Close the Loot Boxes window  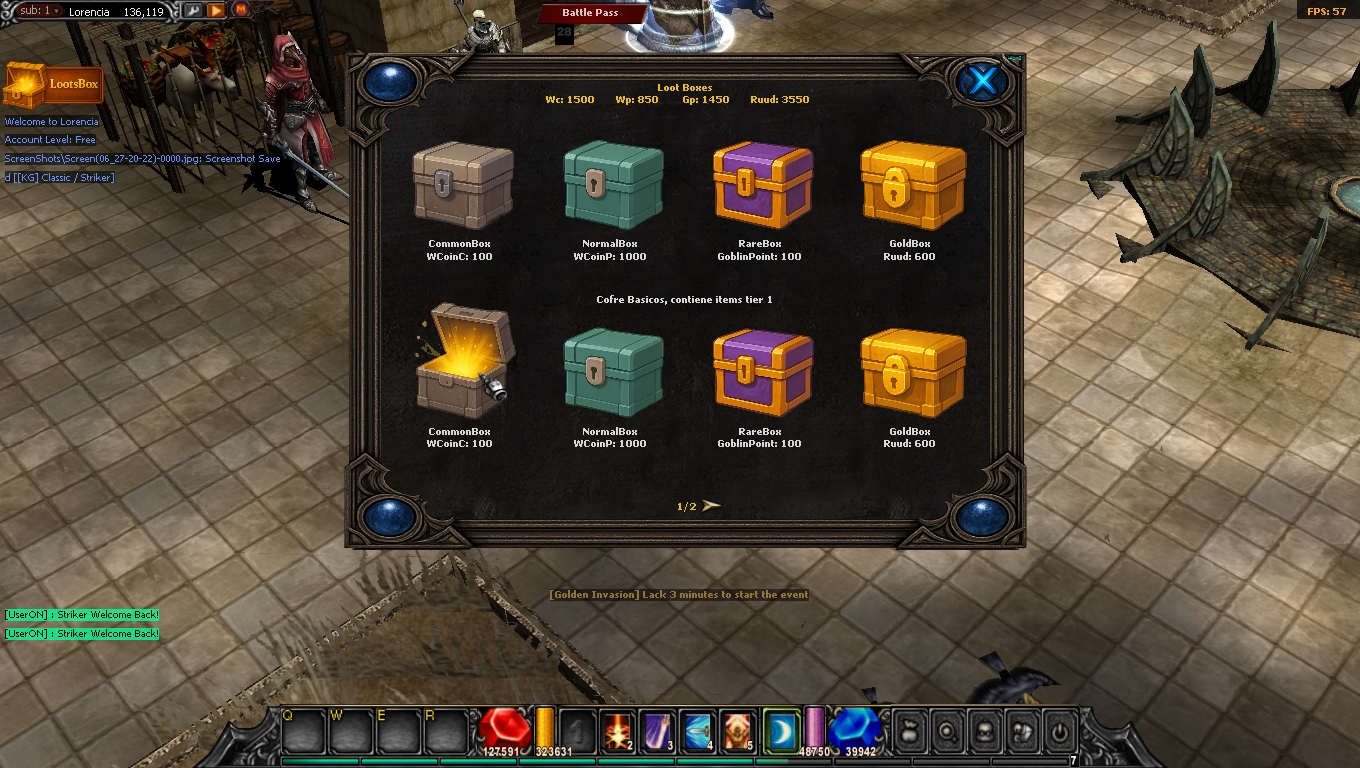982,81
